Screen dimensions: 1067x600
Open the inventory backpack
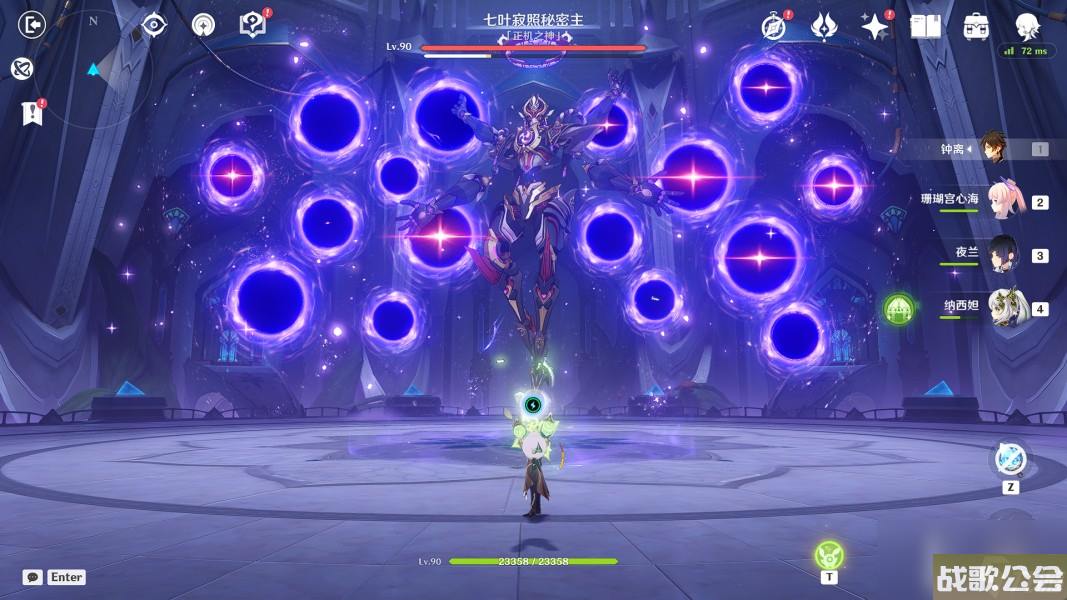pos(976,27)
